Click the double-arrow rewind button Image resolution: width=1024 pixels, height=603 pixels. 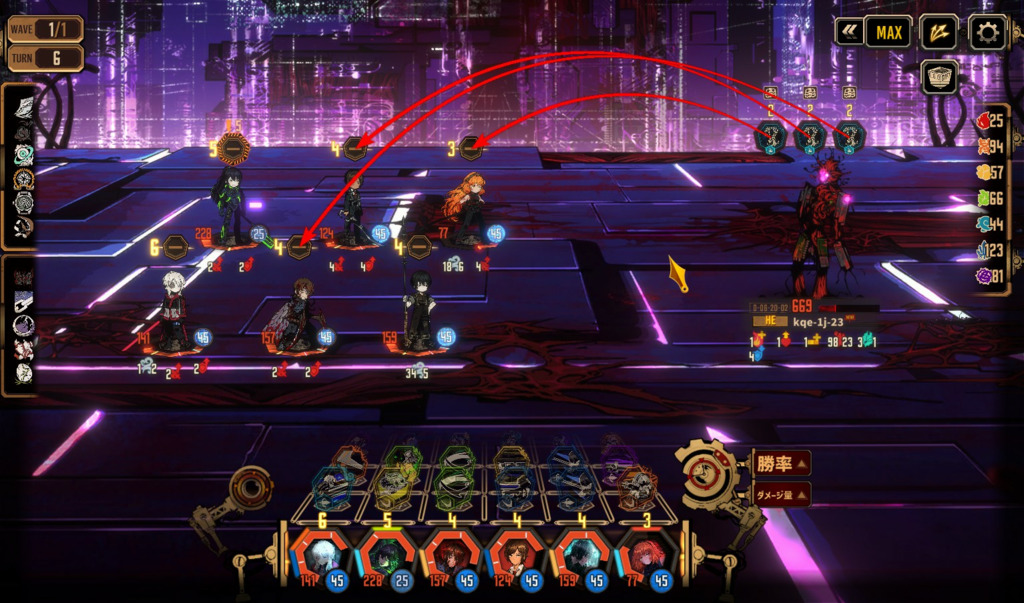tap(849, 33)
